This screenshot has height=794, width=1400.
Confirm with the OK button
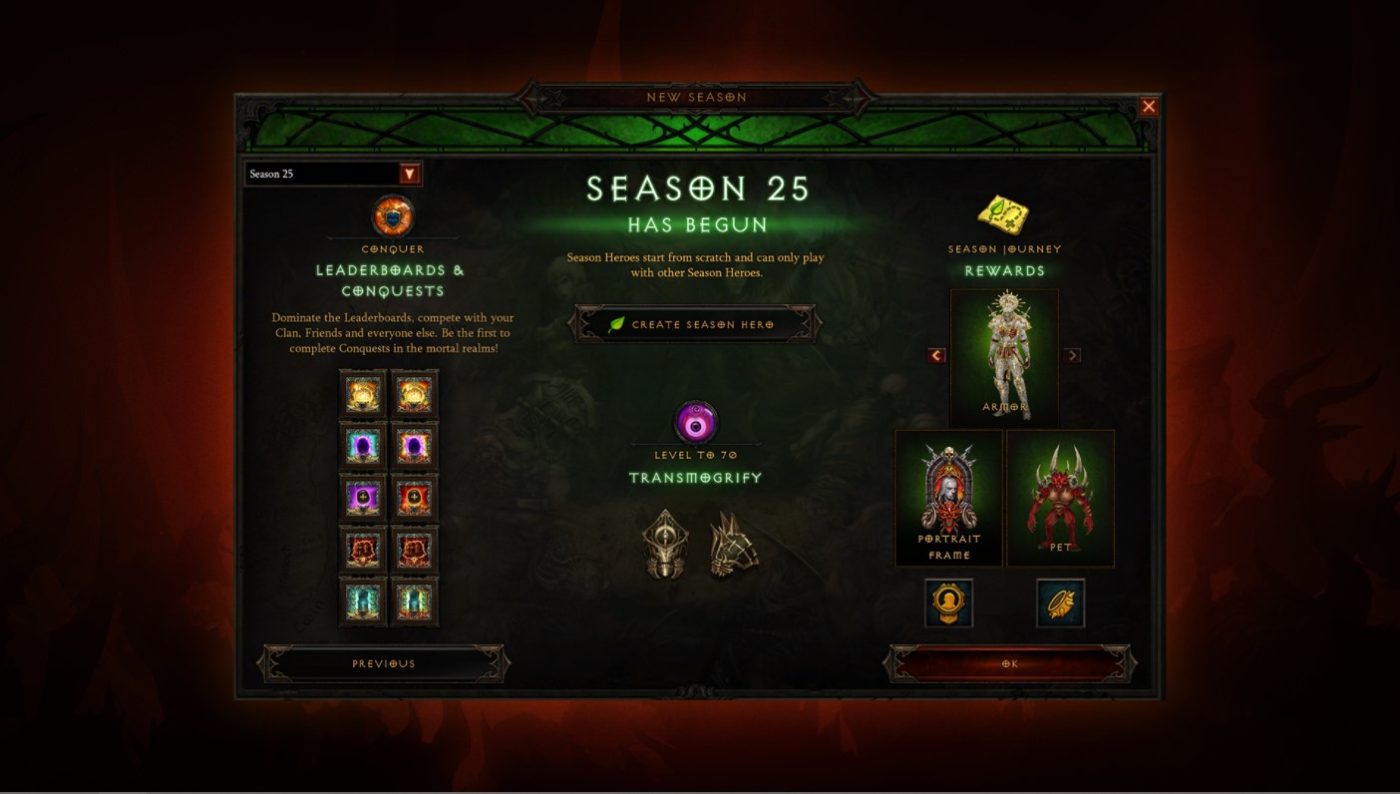[x=1010, y=663]
